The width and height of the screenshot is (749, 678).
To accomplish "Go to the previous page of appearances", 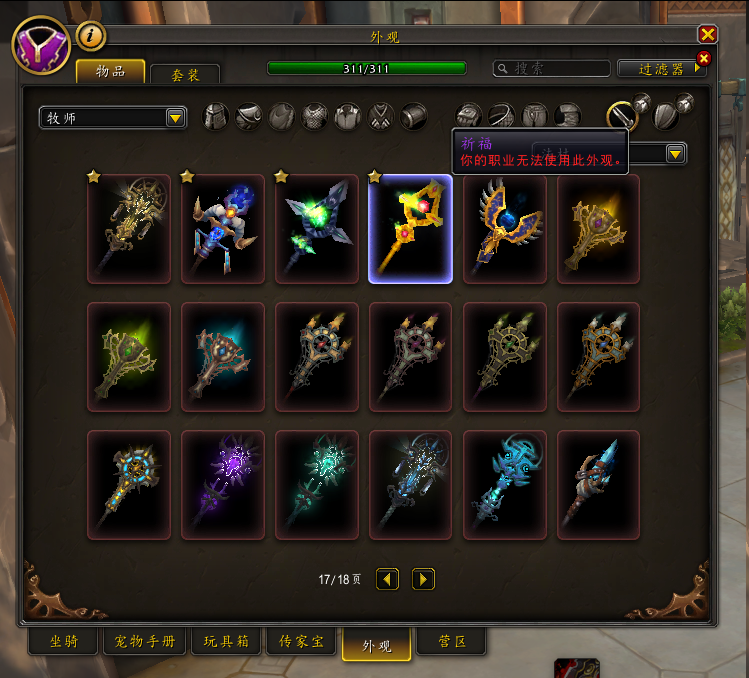I will (x=387, y=579).
